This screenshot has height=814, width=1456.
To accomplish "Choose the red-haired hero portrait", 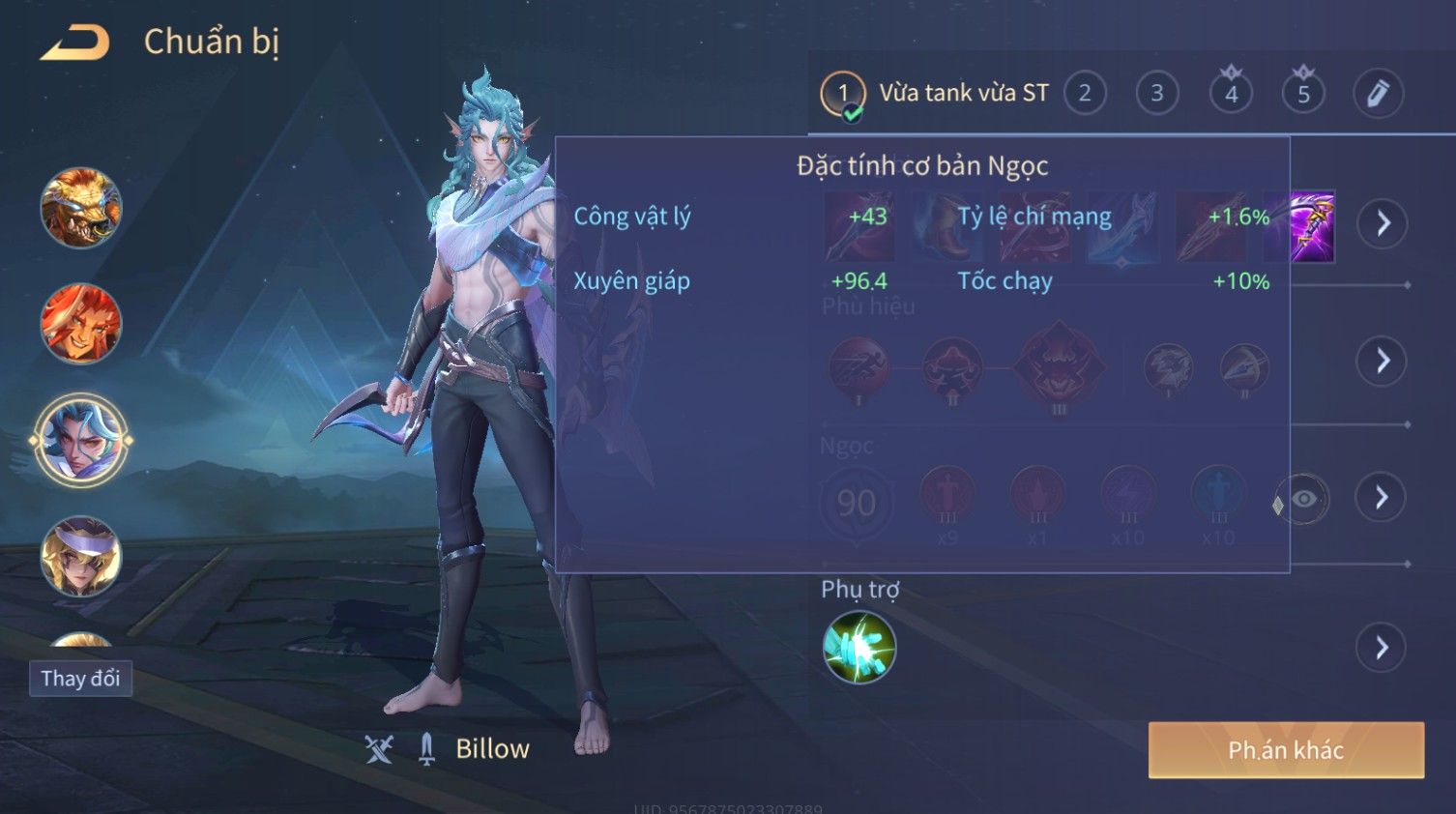I will (x=80, y=324).
